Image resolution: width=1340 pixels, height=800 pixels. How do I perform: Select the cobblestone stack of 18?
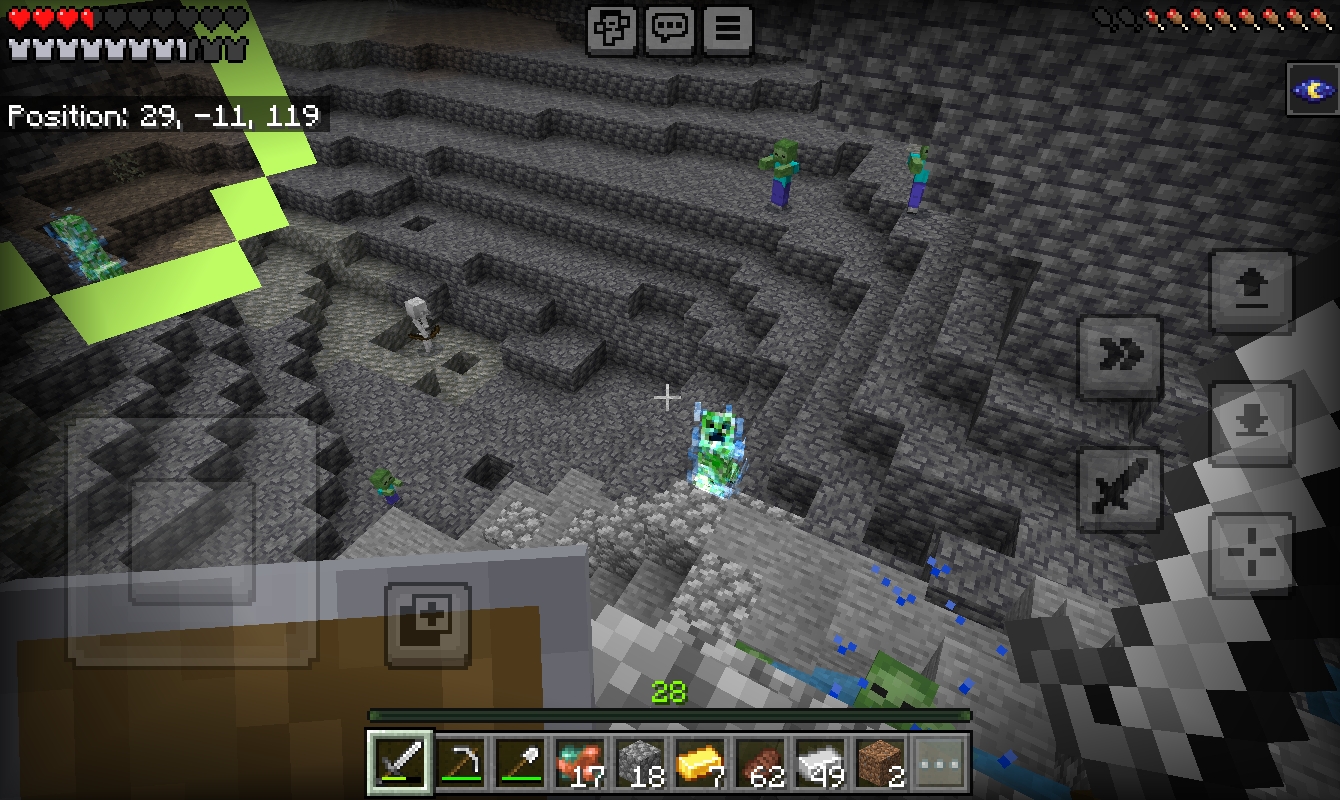(x=641, y=763)
